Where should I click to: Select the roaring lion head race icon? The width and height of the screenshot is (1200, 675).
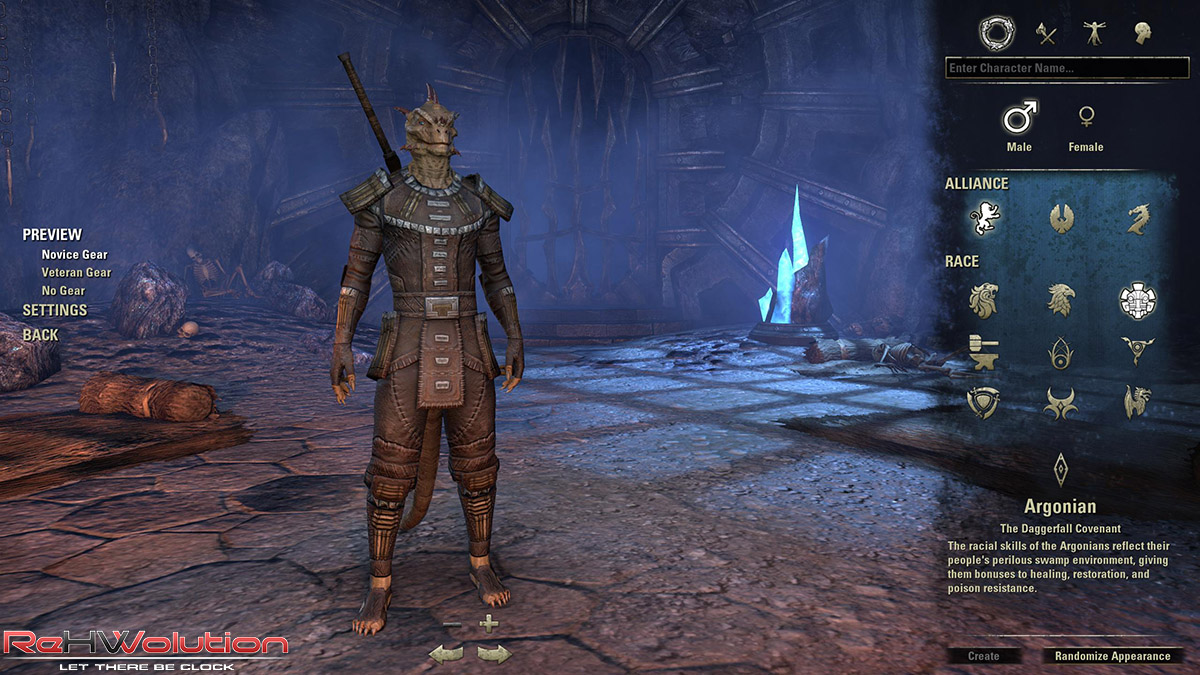pos(984,299)
